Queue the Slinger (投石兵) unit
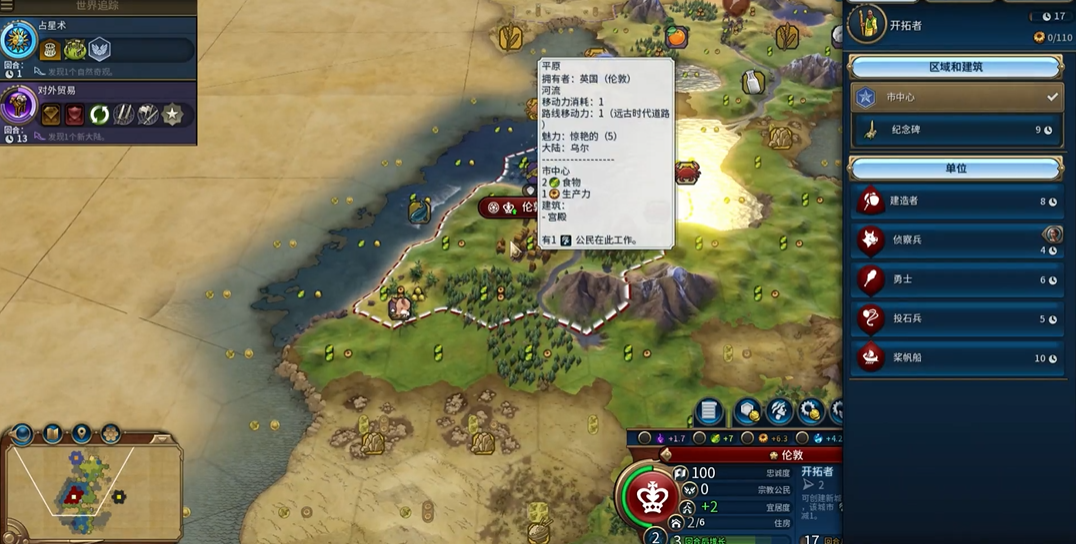 click(x=955, y=319)
